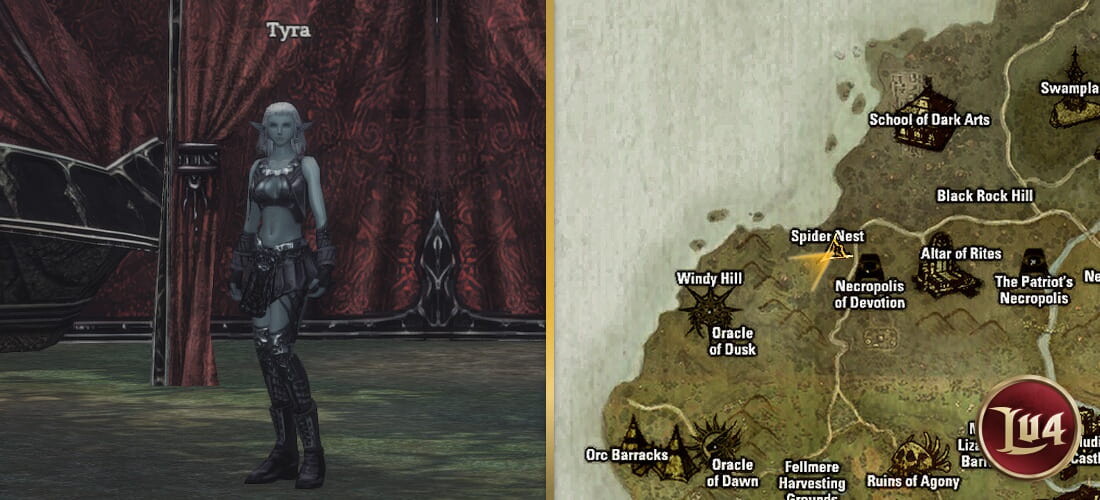Select the Windy Hill map label
Image resolution: width=1100 pixels, height=500 pixels.
click(709, 278)
